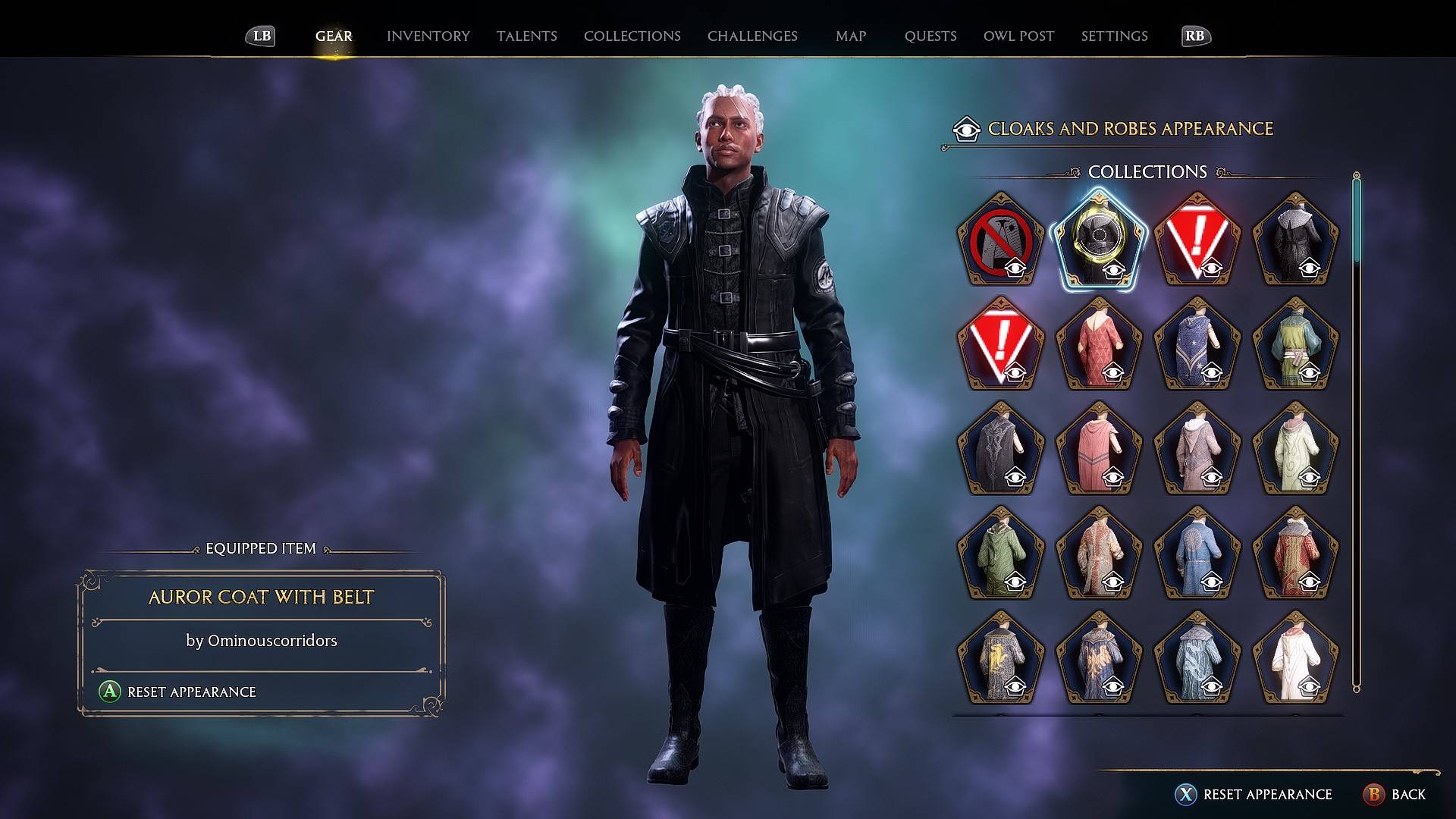Image resolution: width=1456 pixels, height=819 pixels.
Task: Switch to the COLLECTIONS tab
Action: point(632,36)
